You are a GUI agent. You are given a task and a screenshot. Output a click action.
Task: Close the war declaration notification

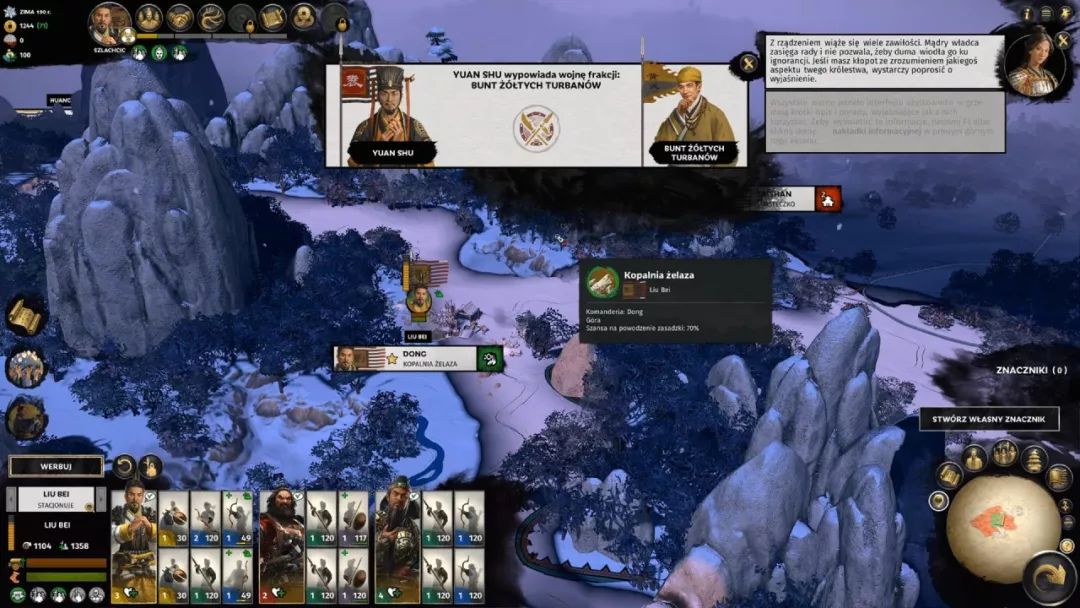748,65
